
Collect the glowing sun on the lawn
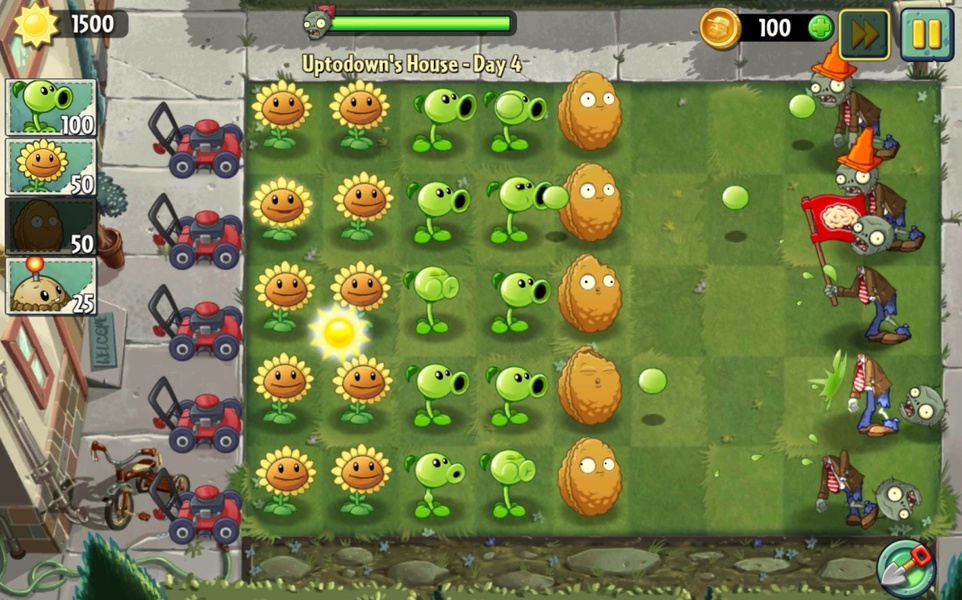340,333
